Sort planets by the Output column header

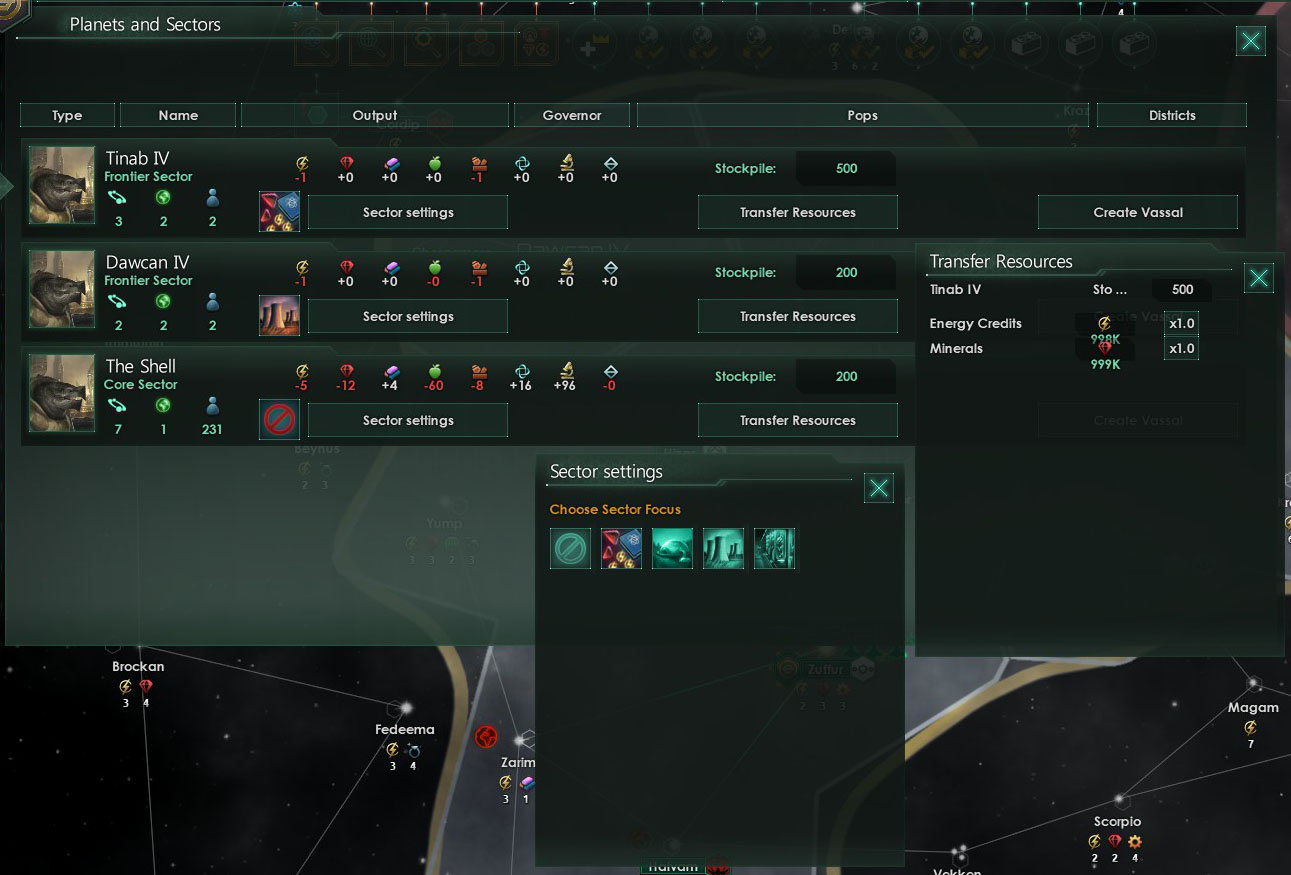(375, 114)
